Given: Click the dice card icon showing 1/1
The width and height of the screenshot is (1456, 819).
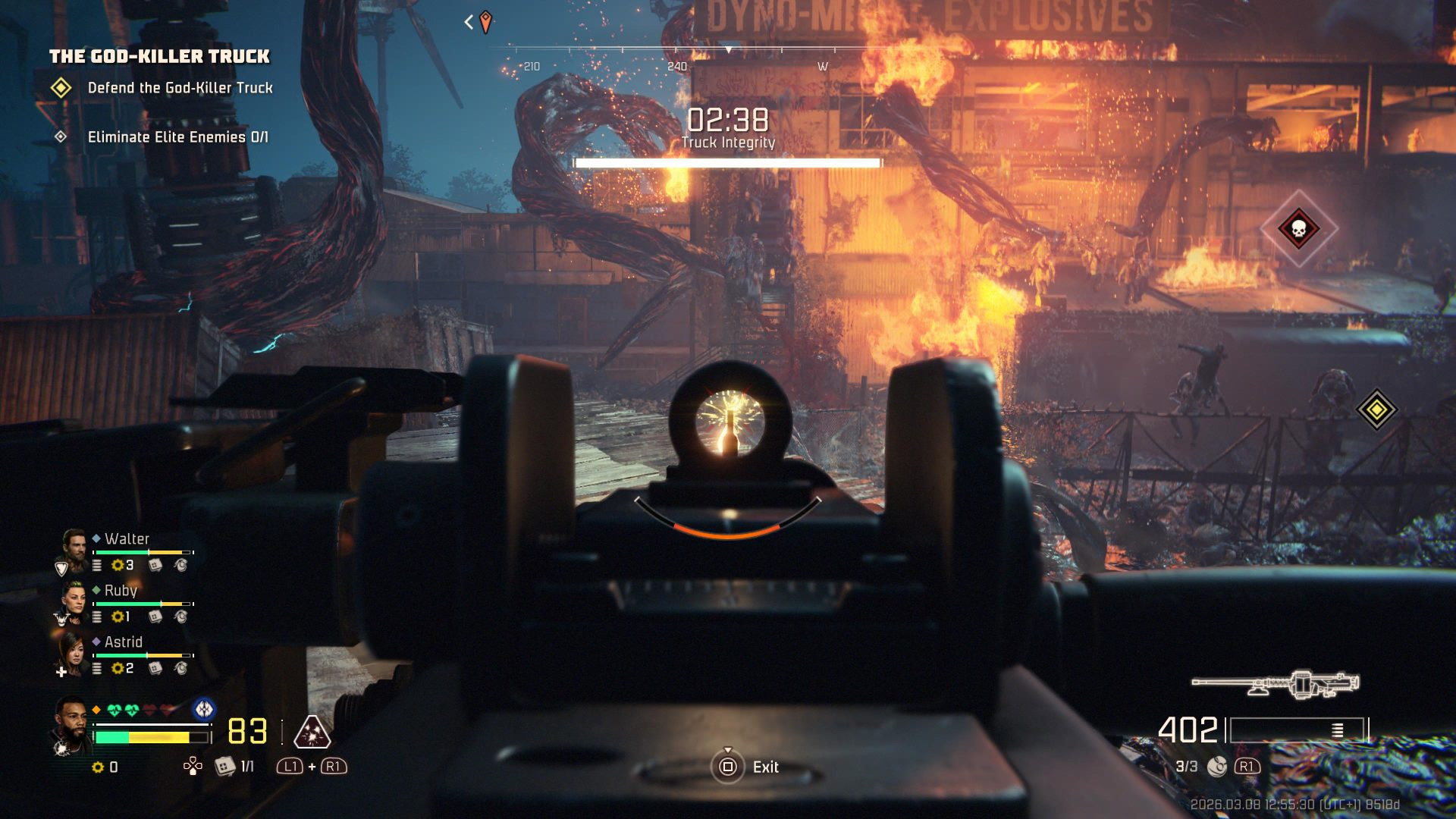Looking at the screenshot, I should point(224,767).
